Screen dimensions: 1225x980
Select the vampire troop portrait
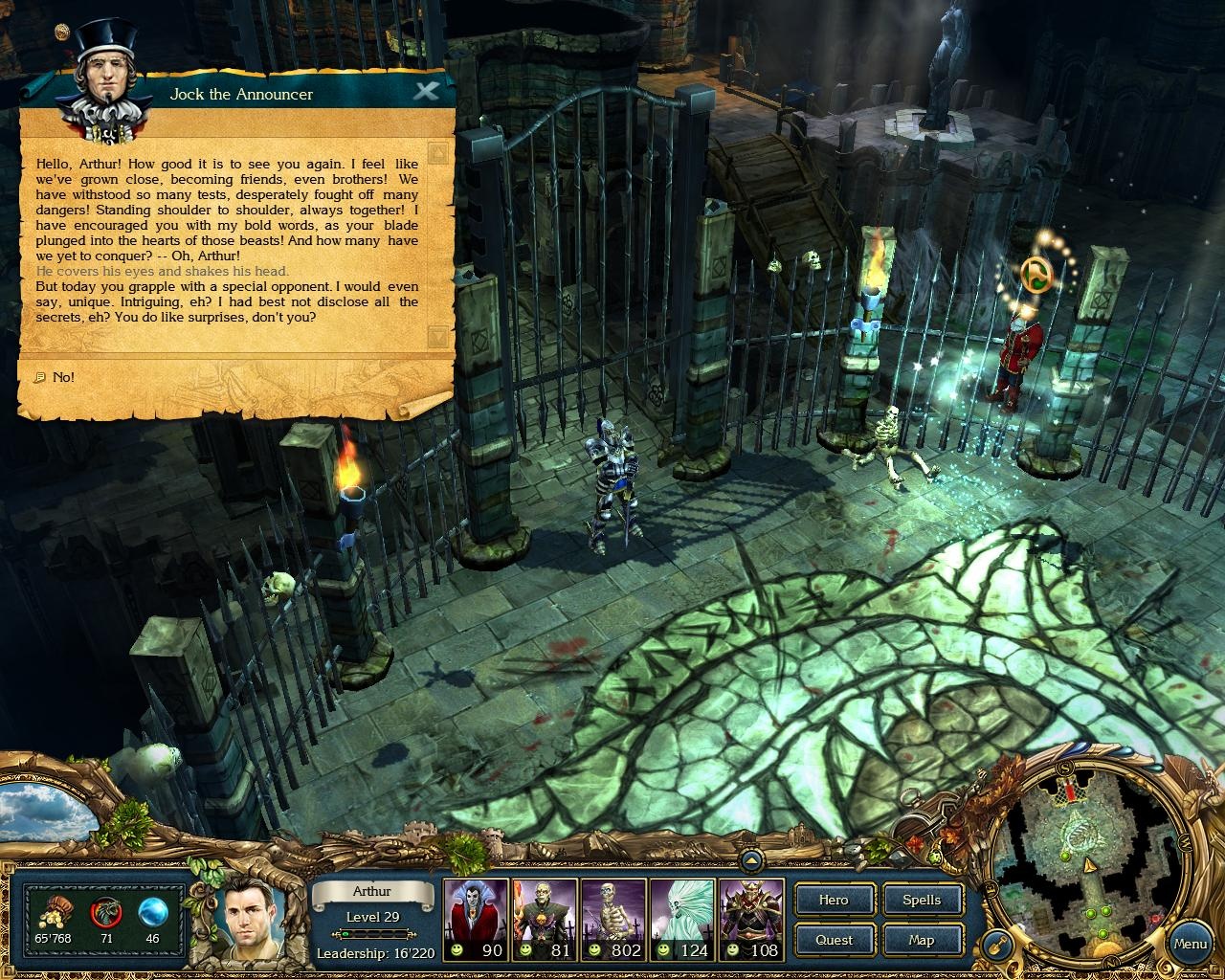pos(476,914)
